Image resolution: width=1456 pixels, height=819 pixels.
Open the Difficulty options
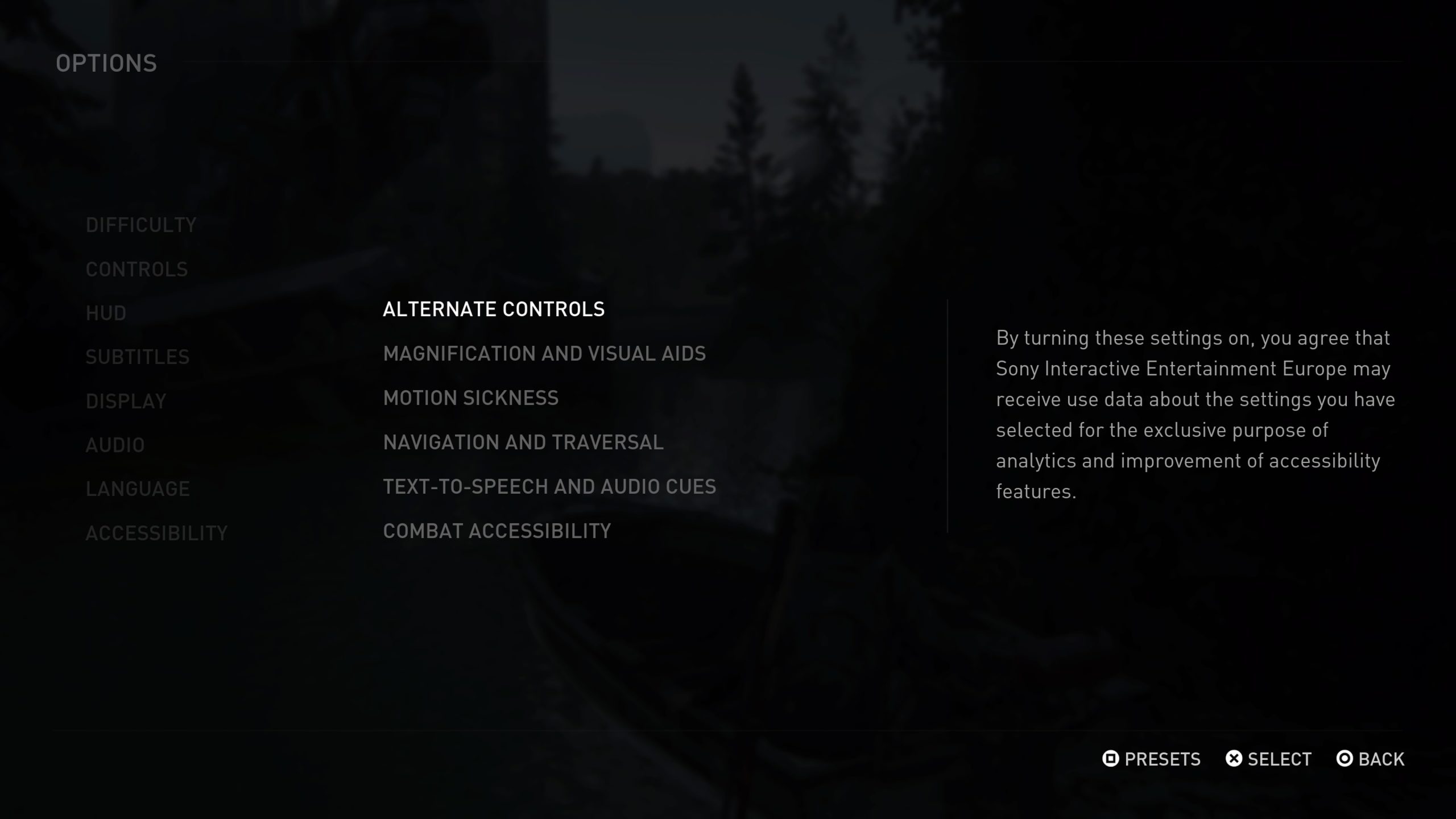pyautogui.click(x=141, y=225)
